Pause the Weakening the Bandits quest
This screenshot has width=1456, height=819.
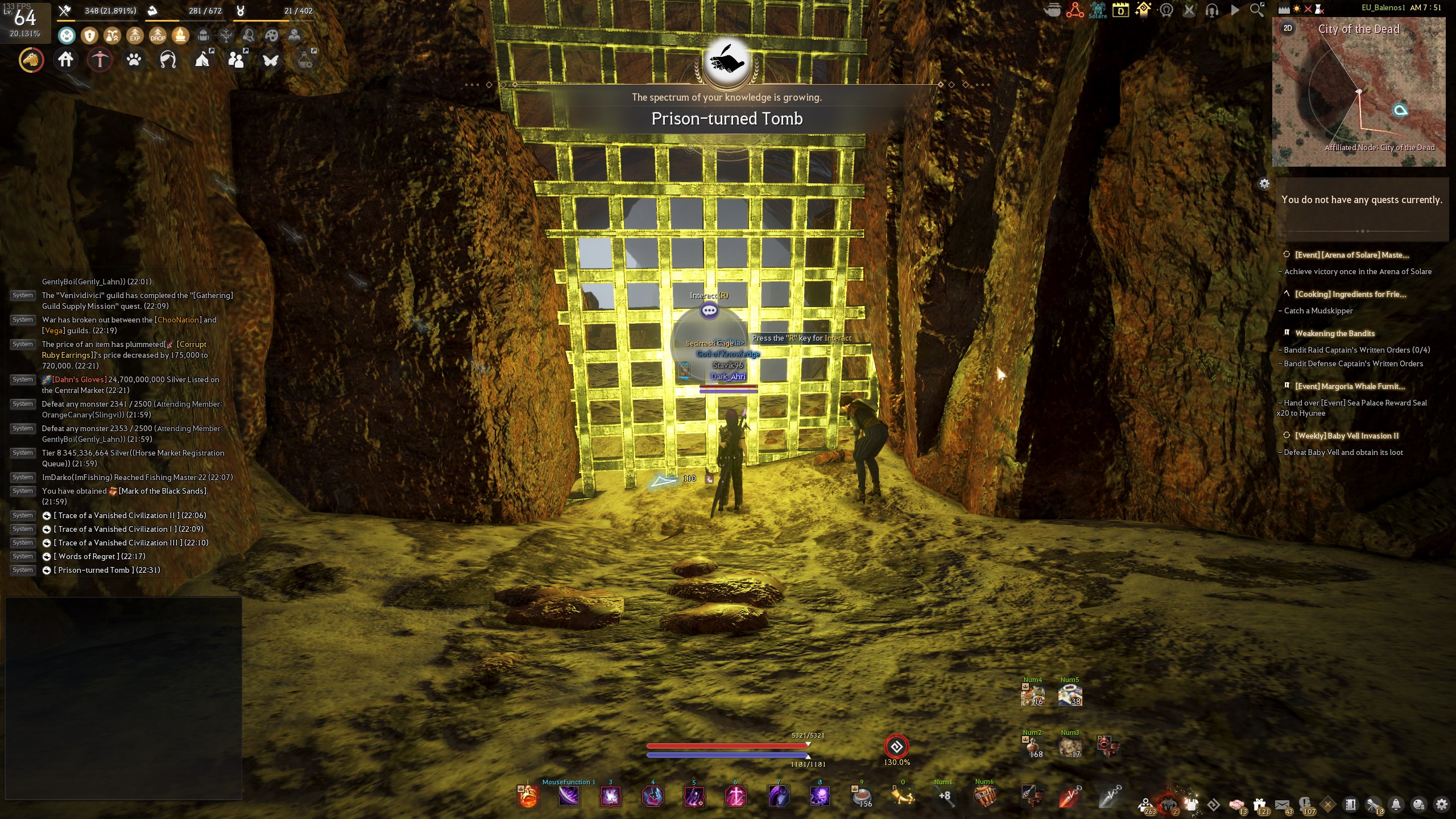1287,333
